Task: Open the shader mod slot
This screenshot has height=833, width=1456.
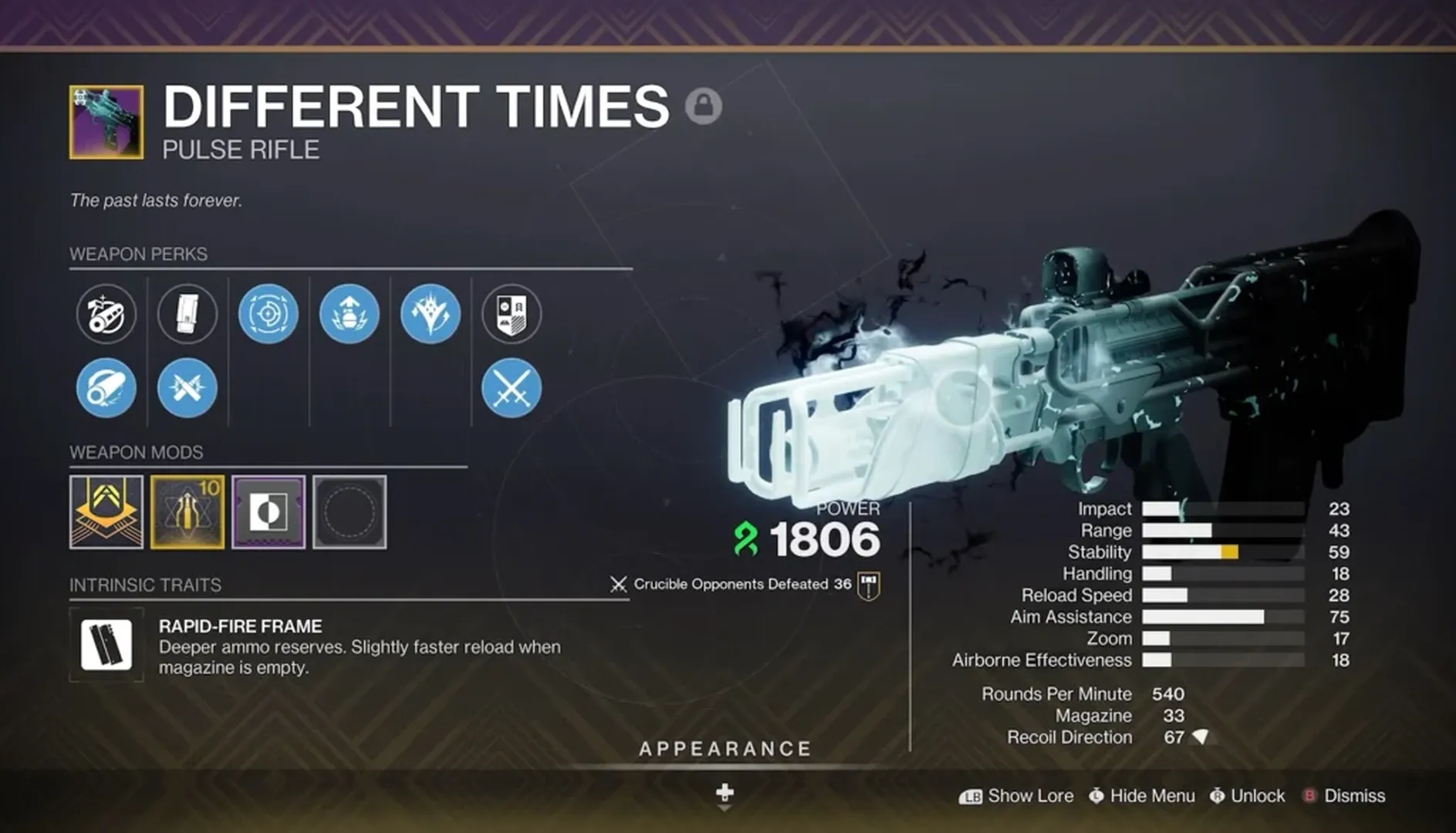Action: tap(268, 511)
